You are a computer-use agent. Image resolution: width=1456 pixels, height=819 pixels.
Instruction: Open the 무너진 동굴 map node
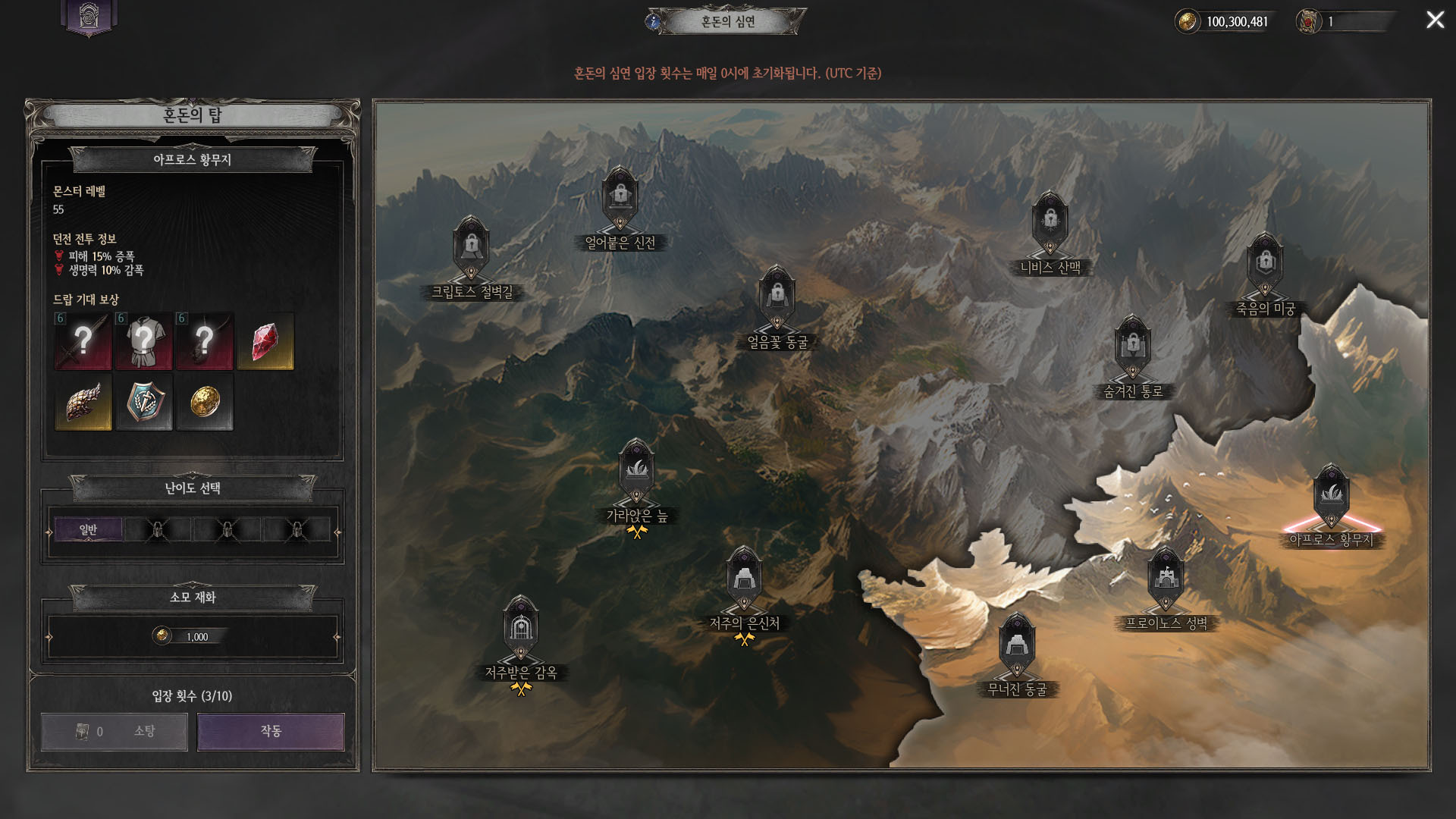point(1016,647)
